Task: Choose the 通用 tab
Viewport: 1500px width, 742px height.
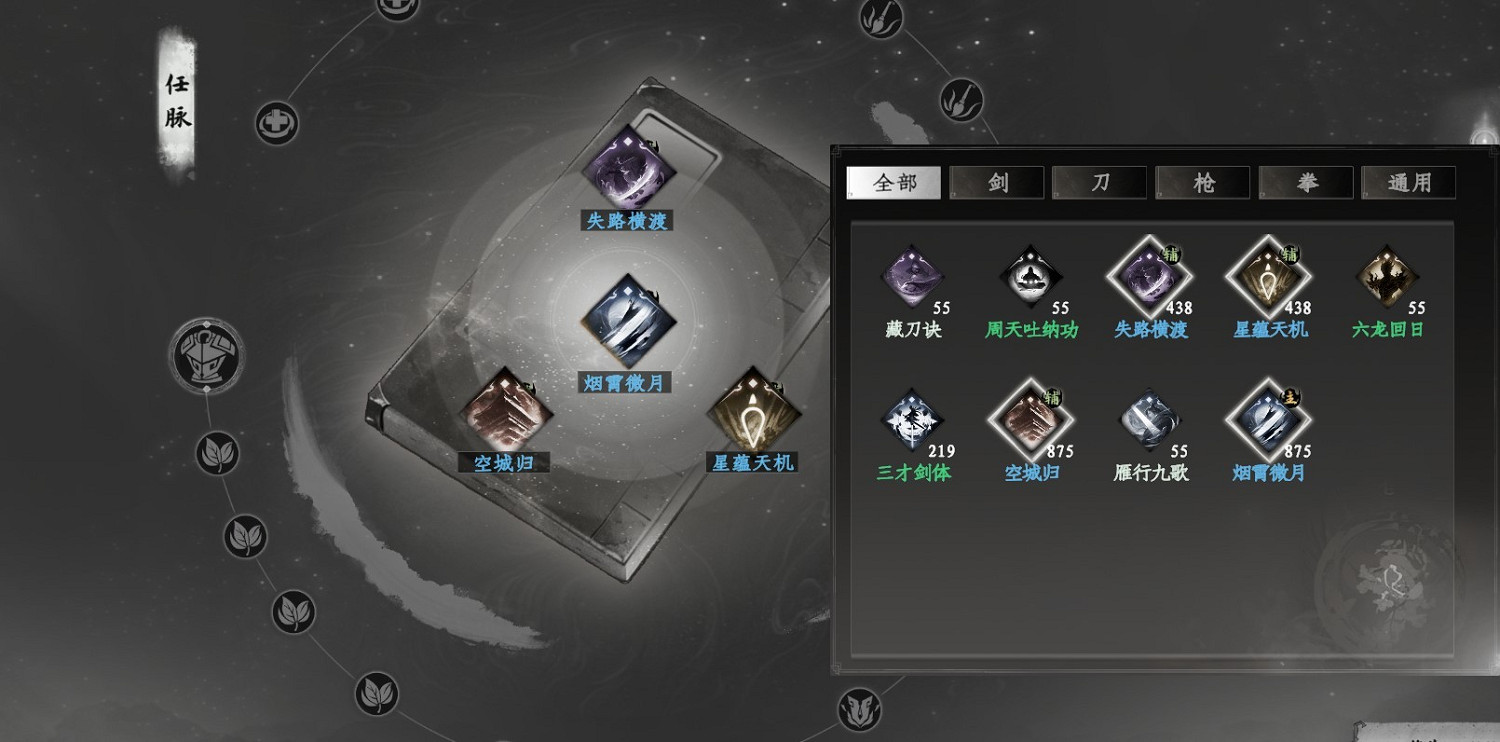Action: coord(1409,183)
